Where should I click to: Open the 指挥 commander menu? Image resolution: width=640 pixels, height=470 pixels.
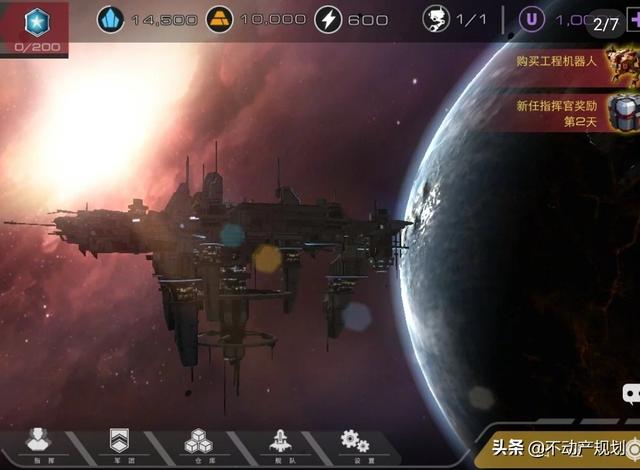pos(37,443)
